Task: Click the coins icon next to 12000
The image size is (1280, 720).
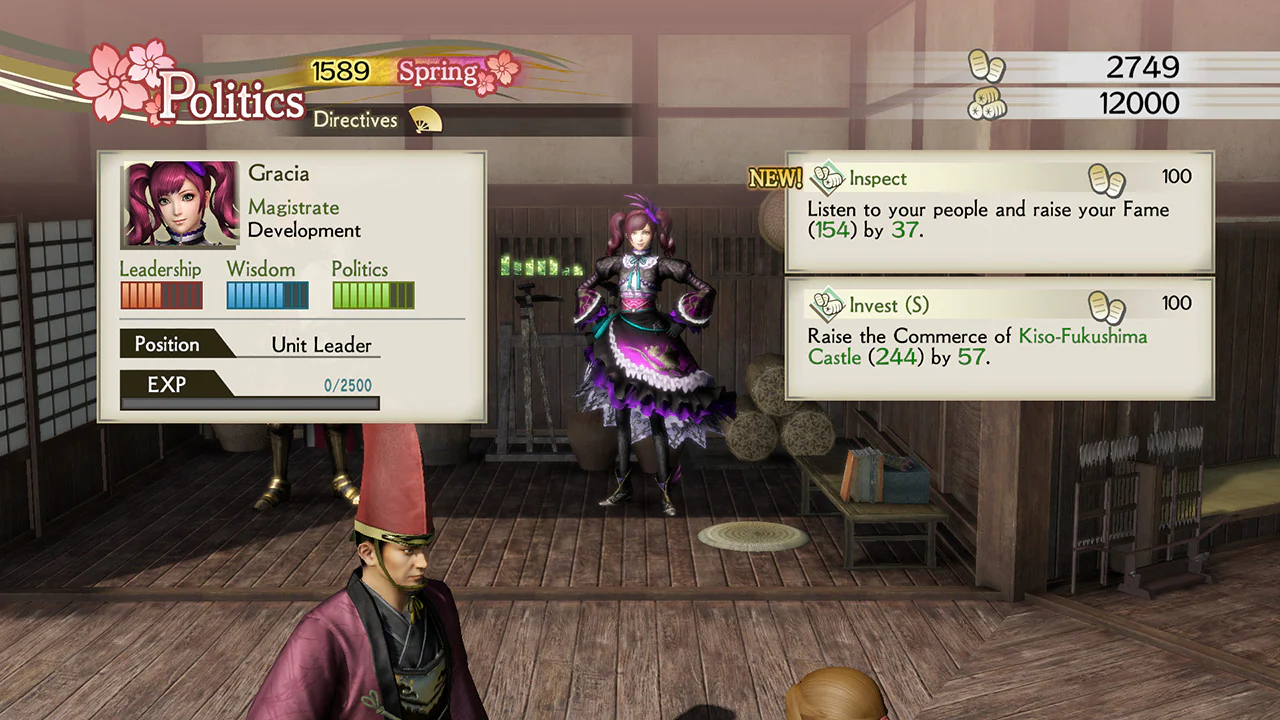Action: pos(987,104)
